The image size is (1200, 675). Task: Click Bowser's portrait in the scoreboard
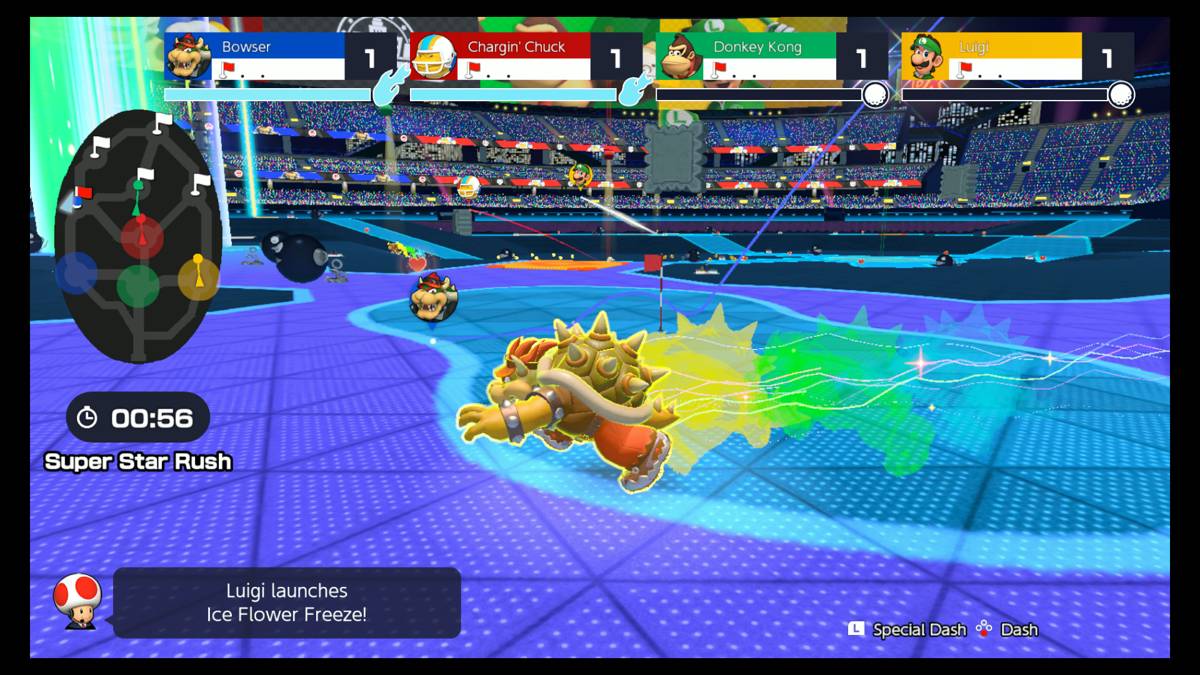click(188, 57)
